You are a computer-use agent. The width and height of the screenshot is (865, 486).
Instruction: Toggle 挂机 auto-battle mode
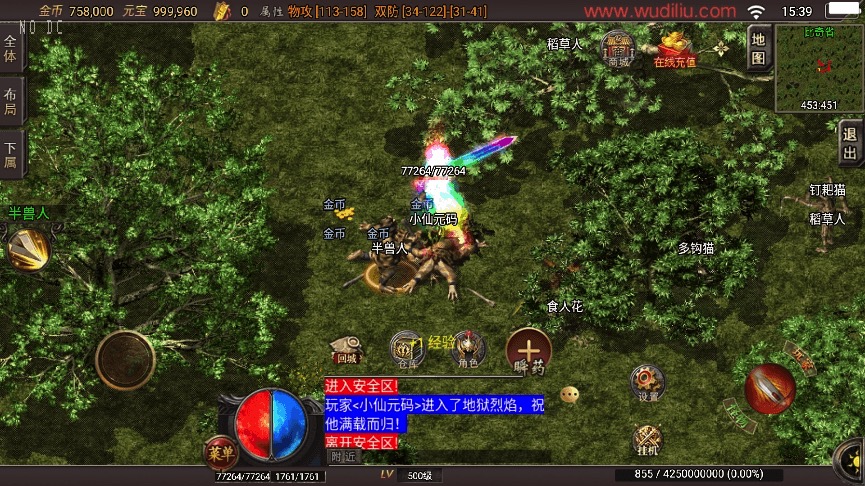(648, 439)
